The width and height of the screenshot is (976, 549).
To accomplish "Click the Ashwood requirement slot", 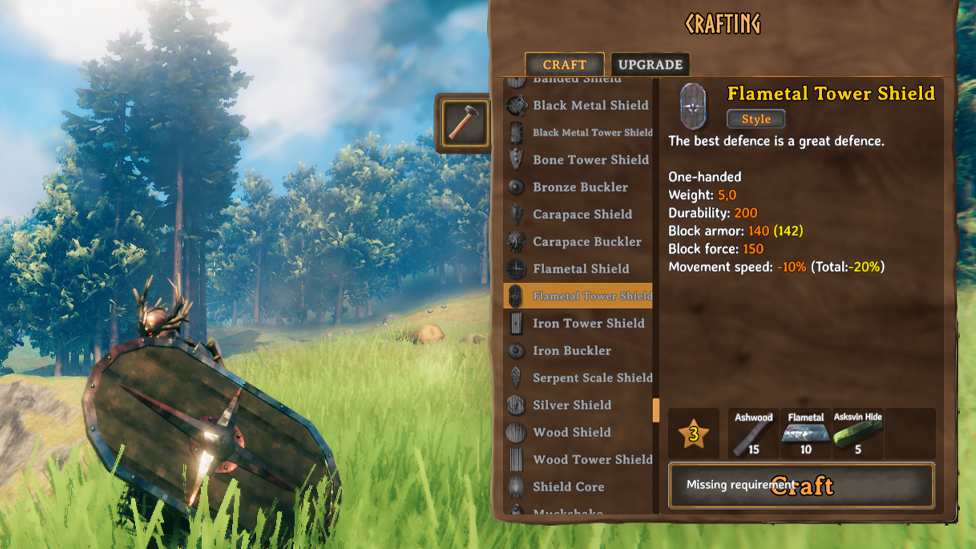I will point(754,434).
